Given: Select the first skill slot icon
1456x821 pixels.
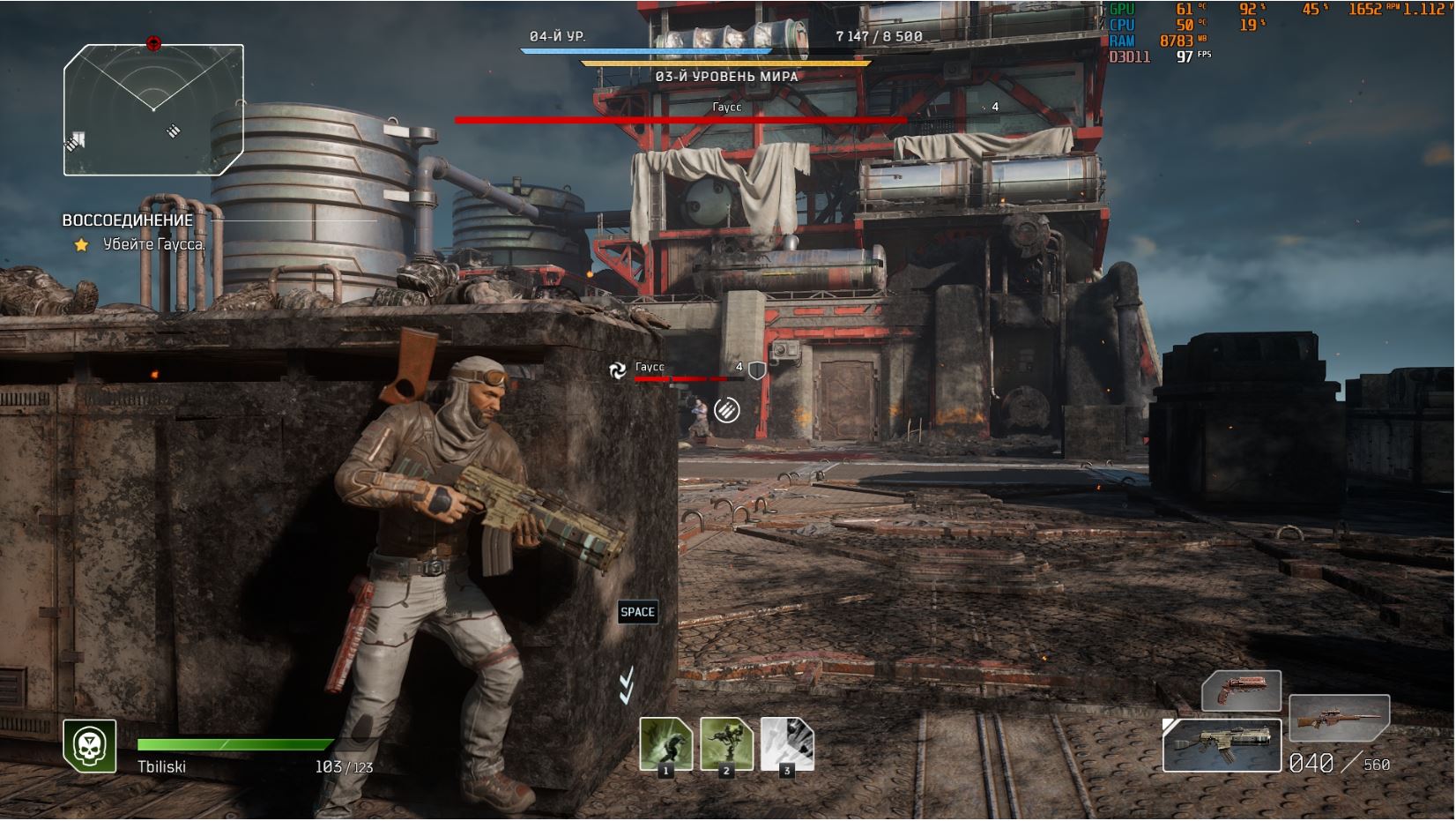Looking at the screenshot, I should click(x=665, y=744).
